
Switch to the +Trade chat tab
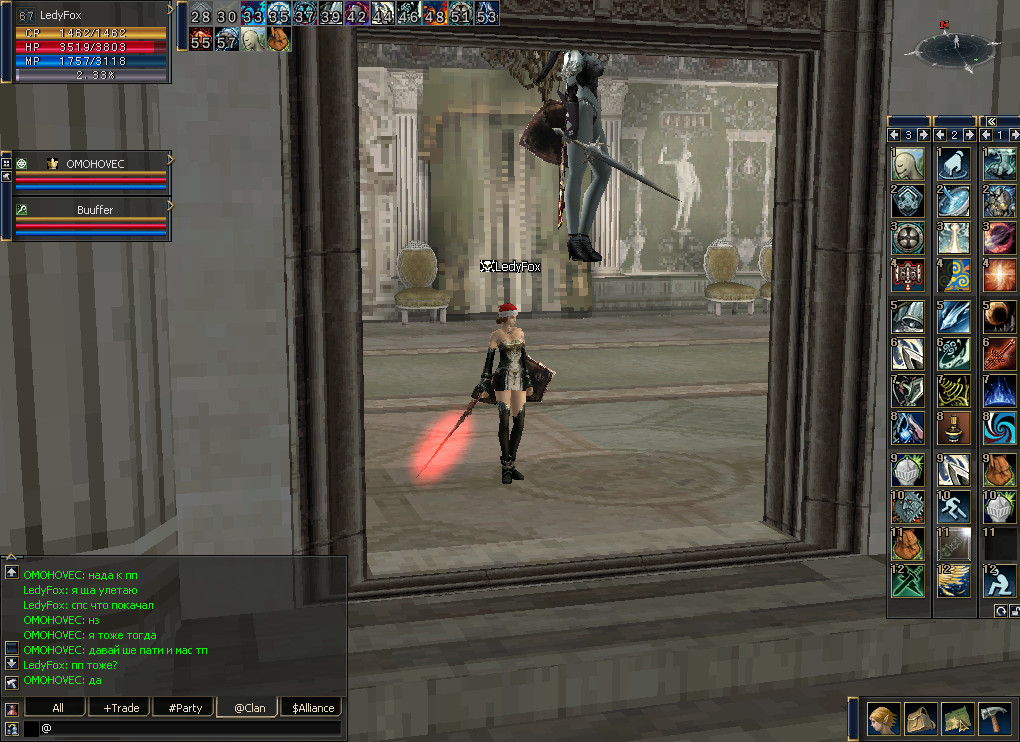coord(121,707)
